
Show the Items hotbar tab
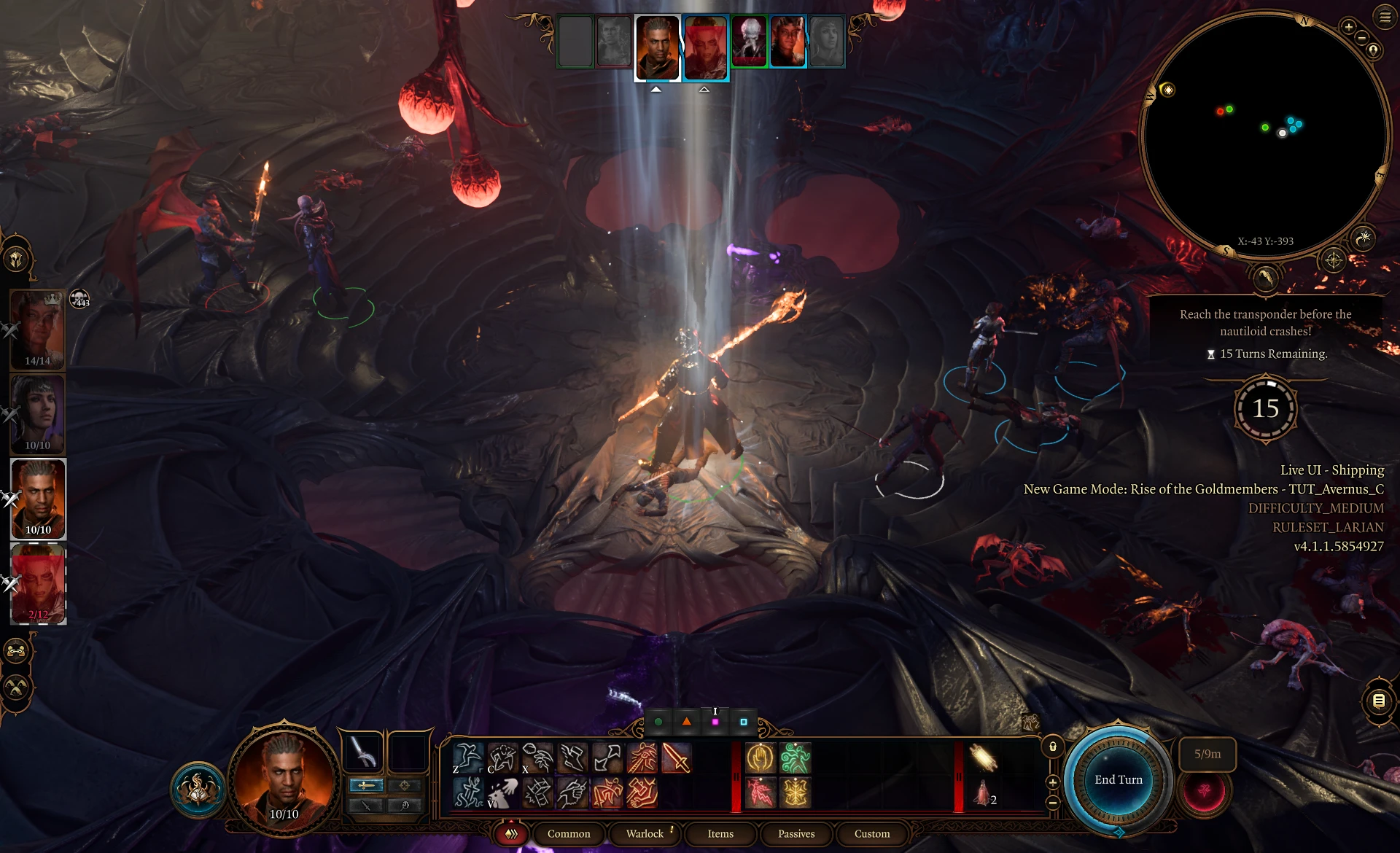(720, 833)
